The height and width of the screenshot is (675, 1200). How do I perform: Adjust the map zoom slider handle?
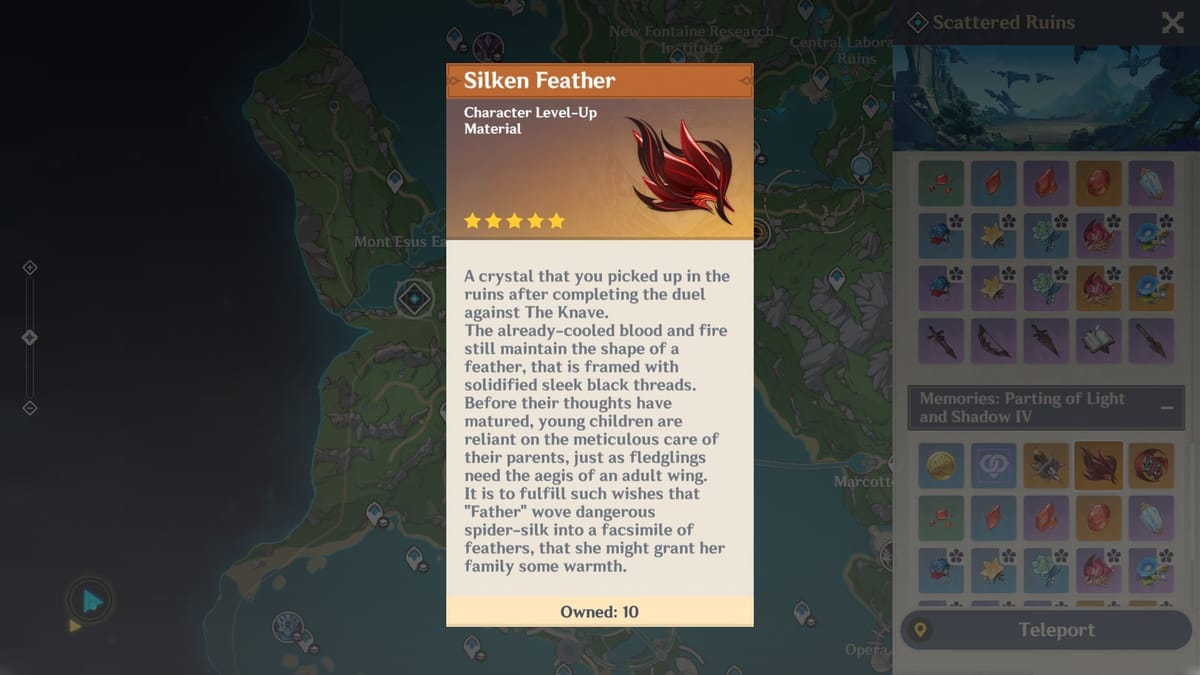coord(30,337)
